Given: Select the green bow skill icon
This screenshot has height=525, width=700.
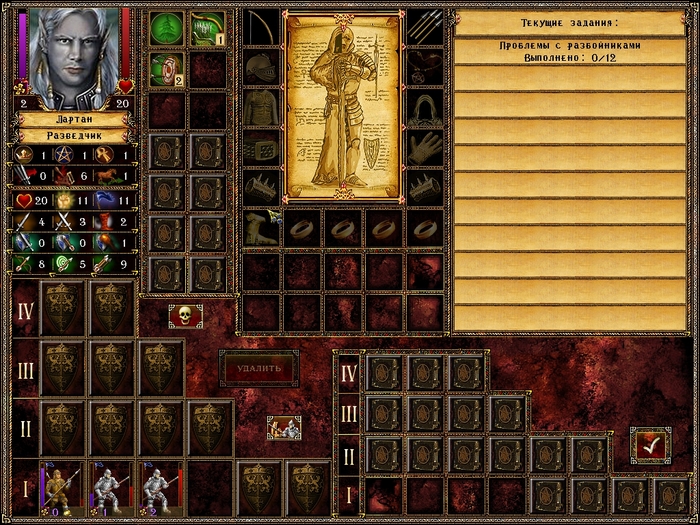Looking at the screenshot, I should click(x=207, y=28).
